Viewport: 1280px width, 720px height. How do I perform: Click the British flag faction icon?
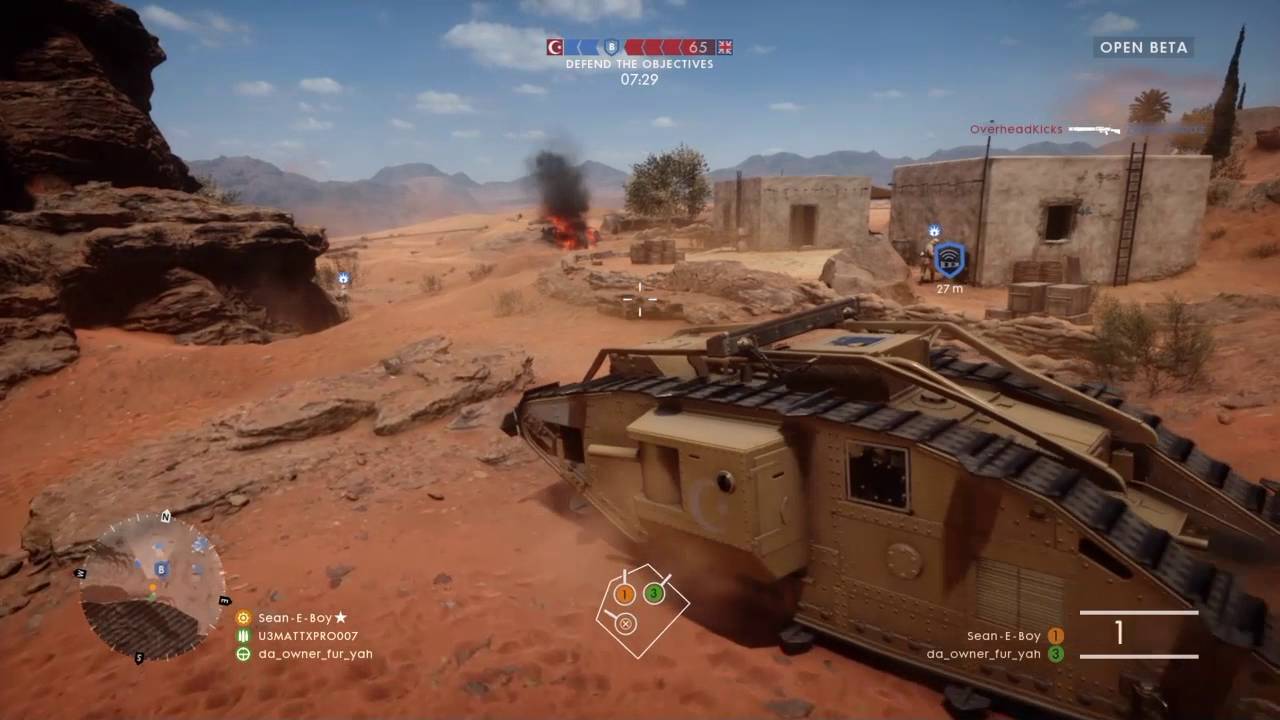[727, 46]
